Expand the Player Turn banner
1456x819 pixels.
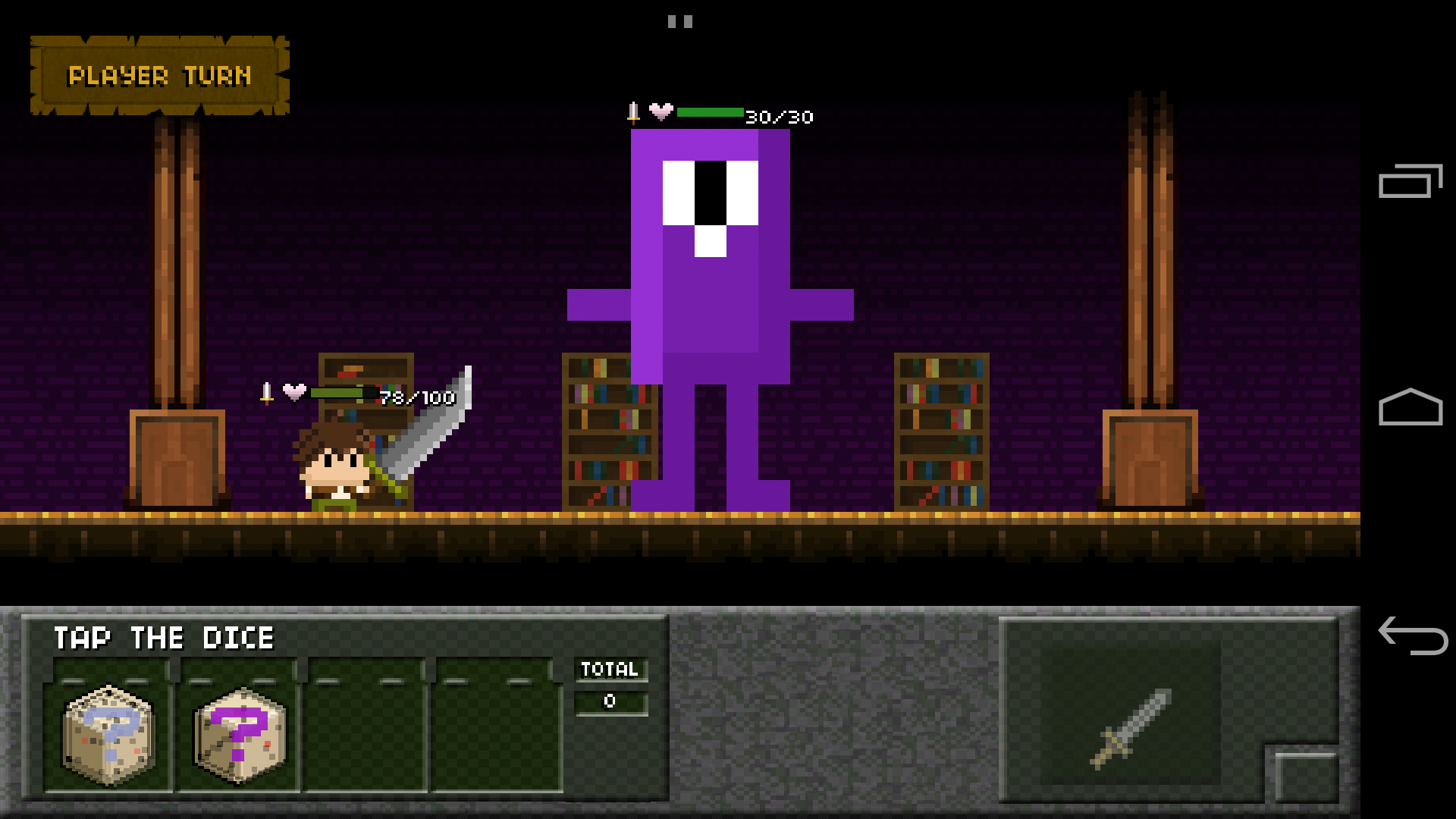[x=159, y=74]
